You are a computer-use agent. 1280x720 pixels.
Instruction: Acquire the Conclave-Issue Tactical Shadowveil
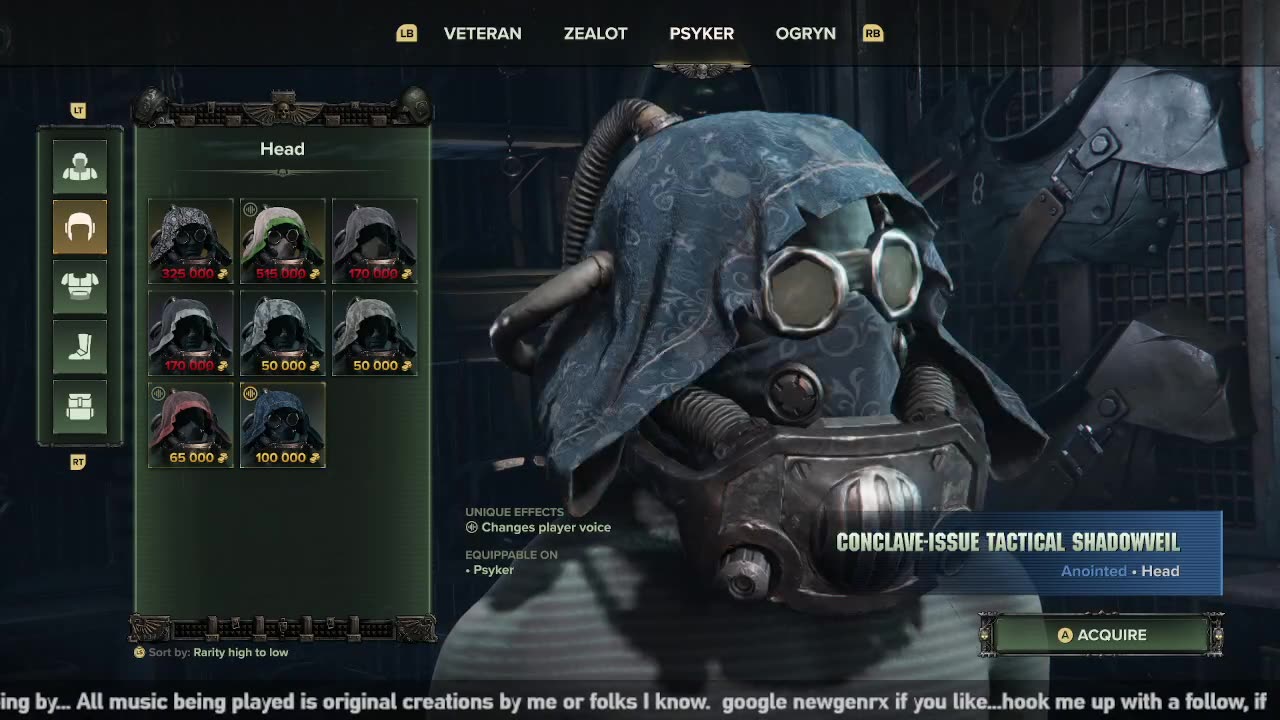pos(1101,635)
